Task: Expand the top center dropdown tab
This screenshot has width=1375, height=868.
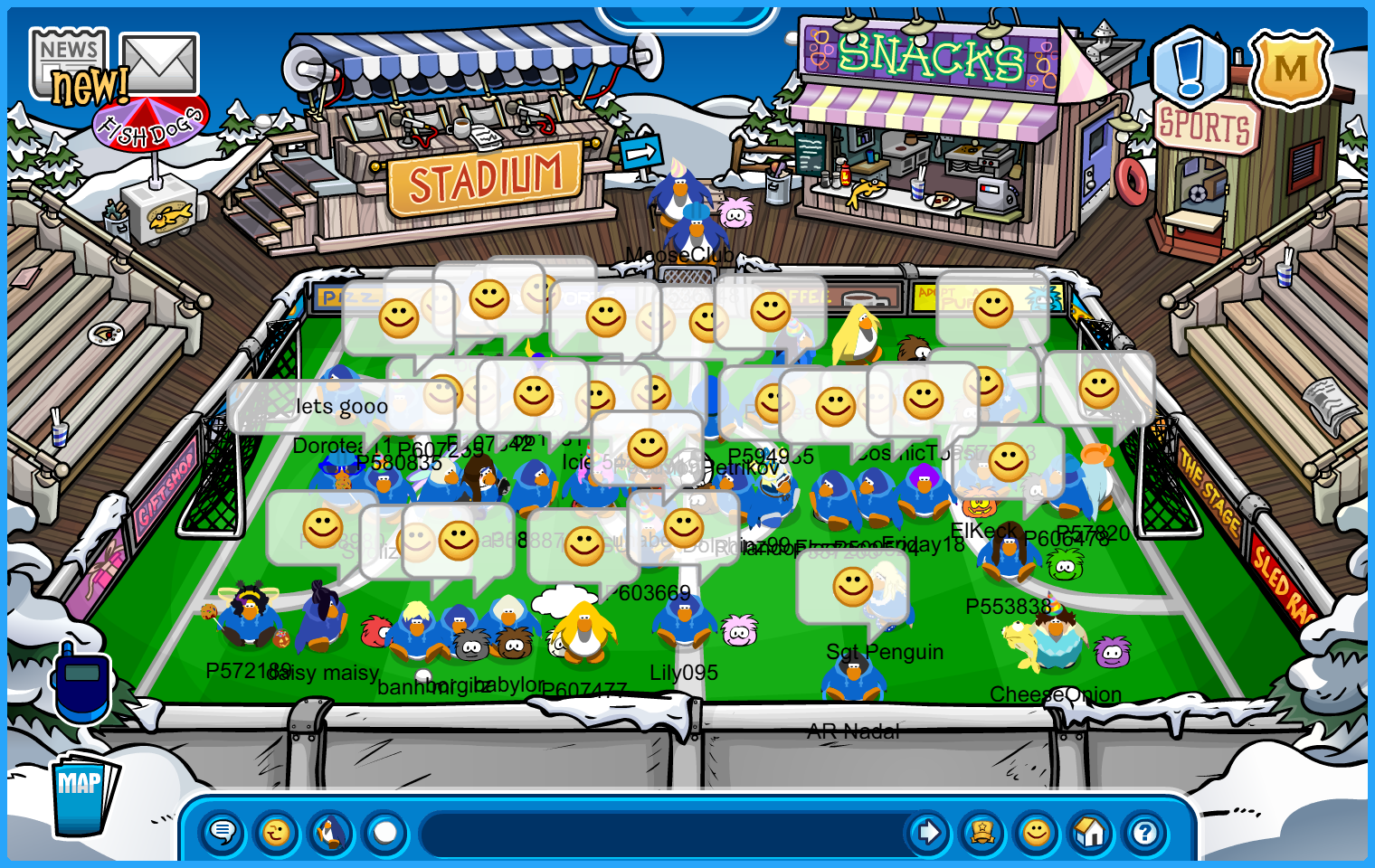Action: point(687,15)
